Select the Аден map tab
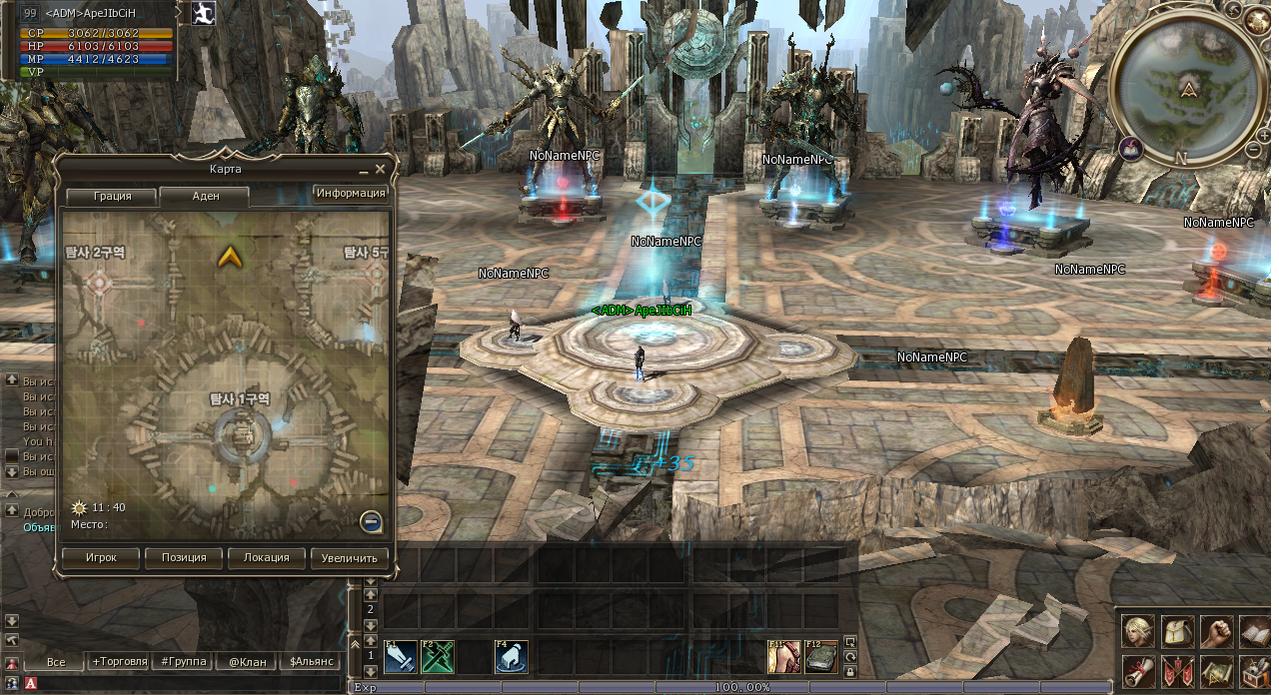This screenshot has width=1279, height=695. coord(205,196)
